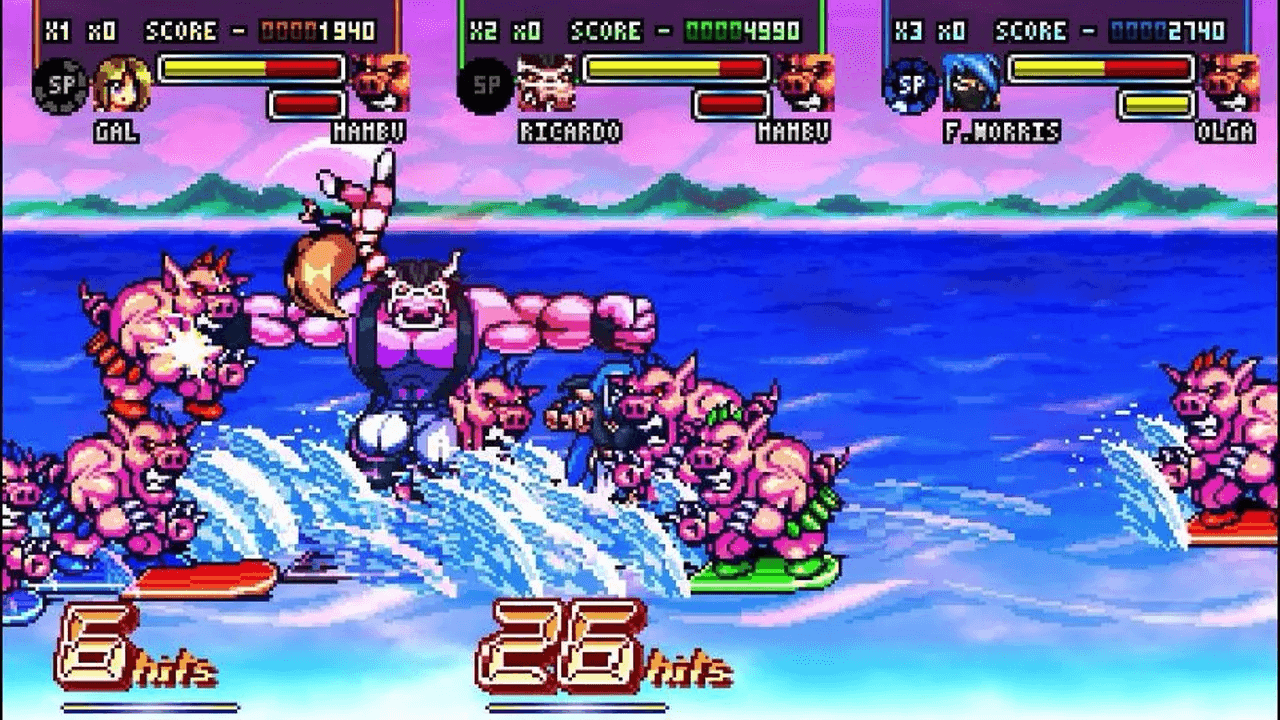Click MAMBU's portrait beside RICARDO
Viewport: 1280px width, 720px height.
pos(806,83)
